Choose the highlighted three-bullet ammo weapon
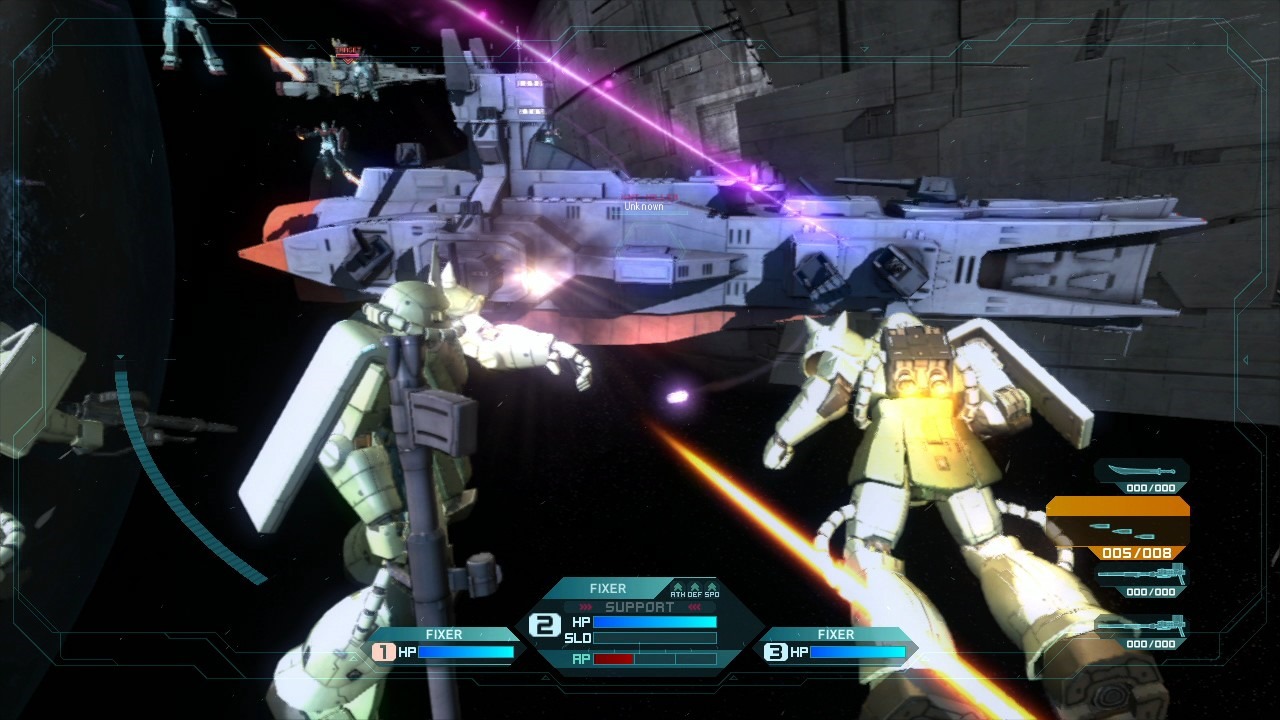Viewport: 1280px width, 720px height. [x=1117, y=528]
